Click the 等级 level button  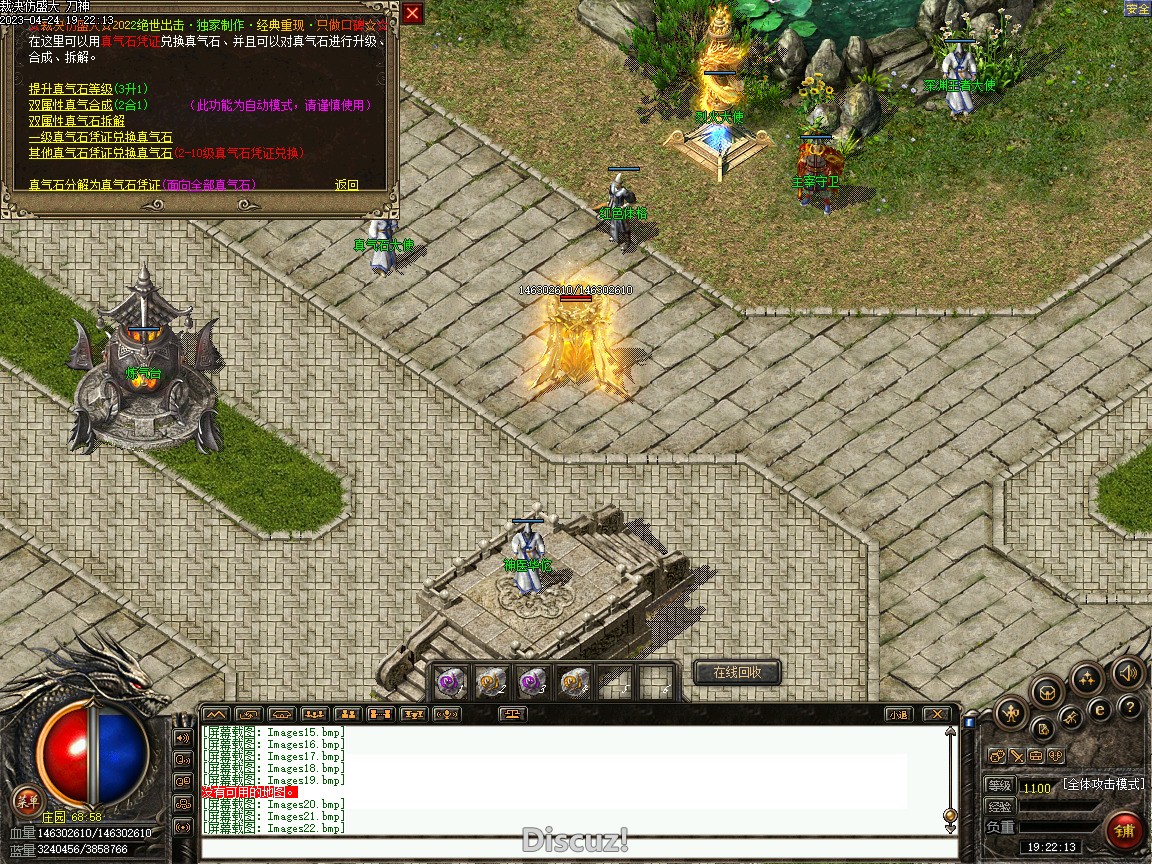click(999, 786)
